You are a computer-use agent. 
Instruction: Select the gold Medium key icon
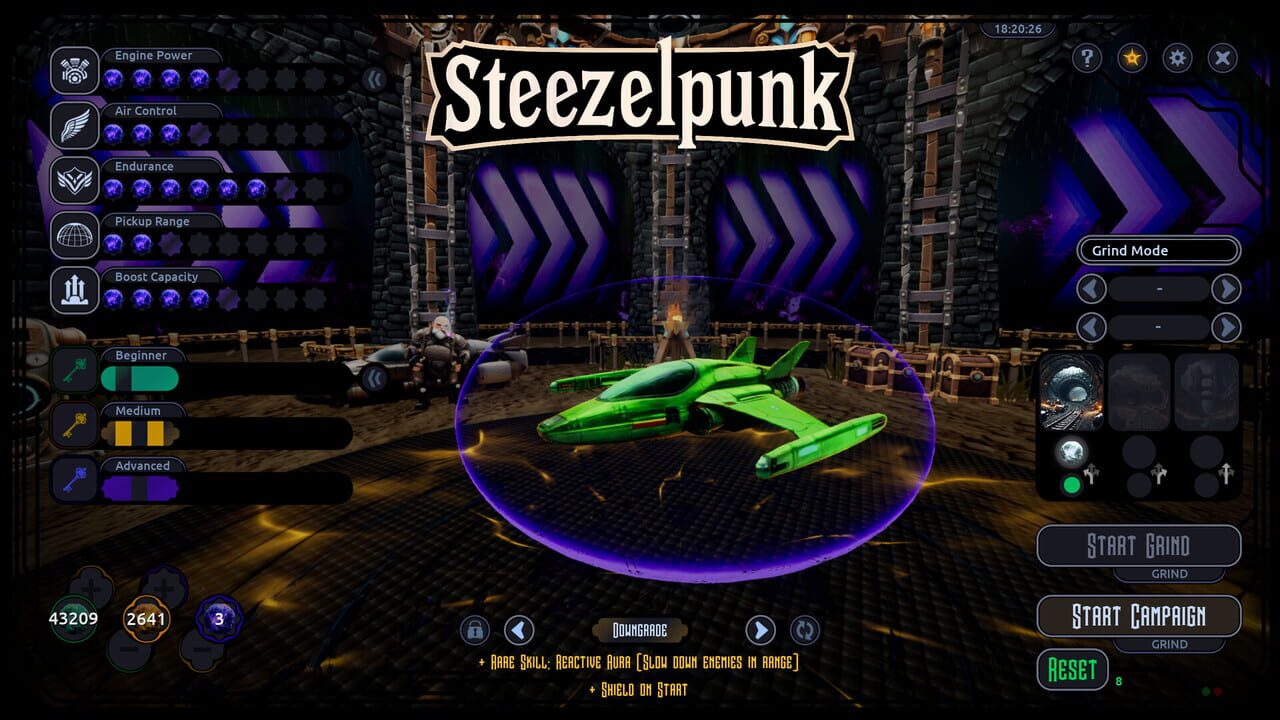coord(75,423)
